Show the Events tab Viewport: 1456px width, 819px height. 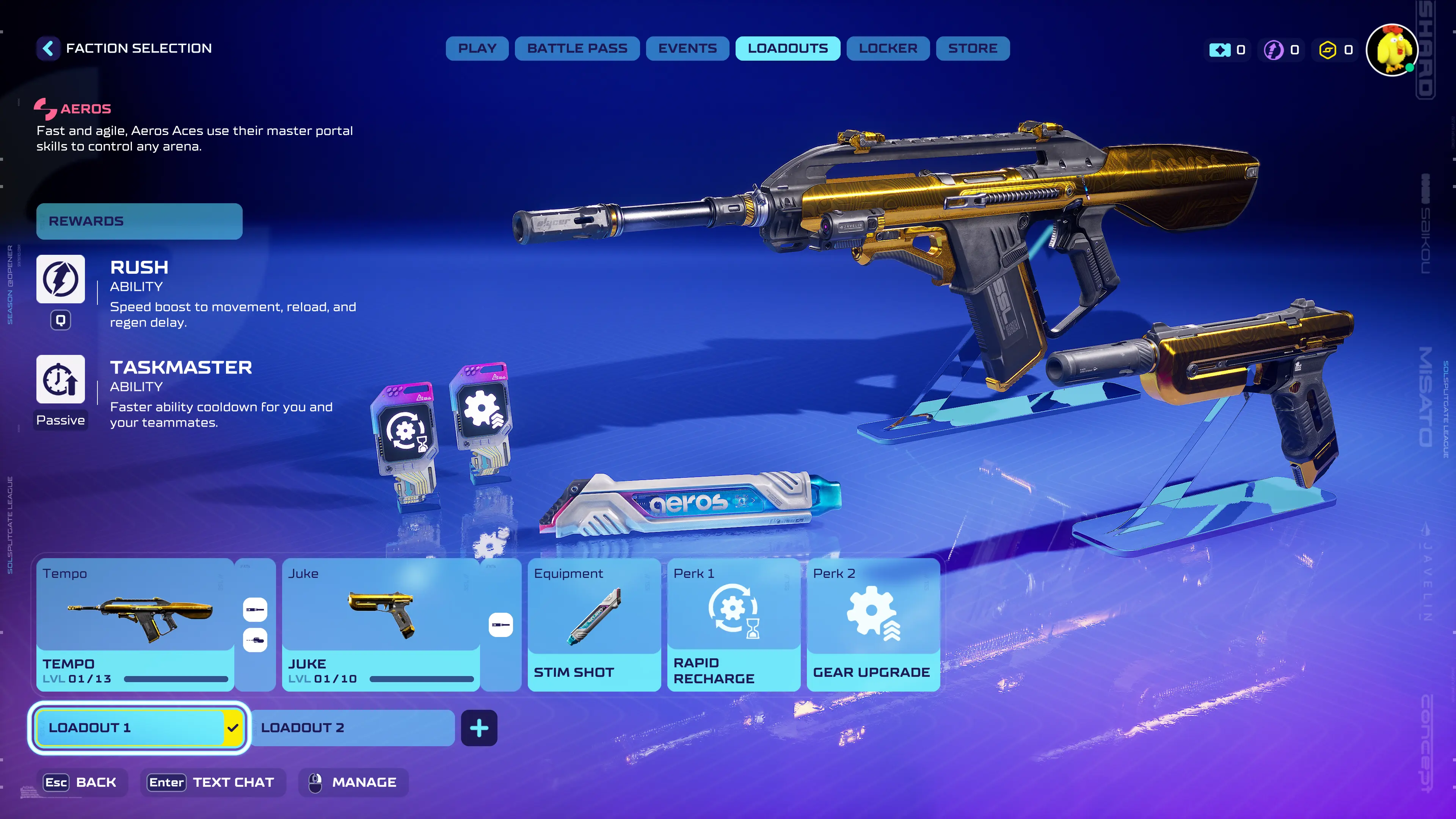(x=687, y=49)
